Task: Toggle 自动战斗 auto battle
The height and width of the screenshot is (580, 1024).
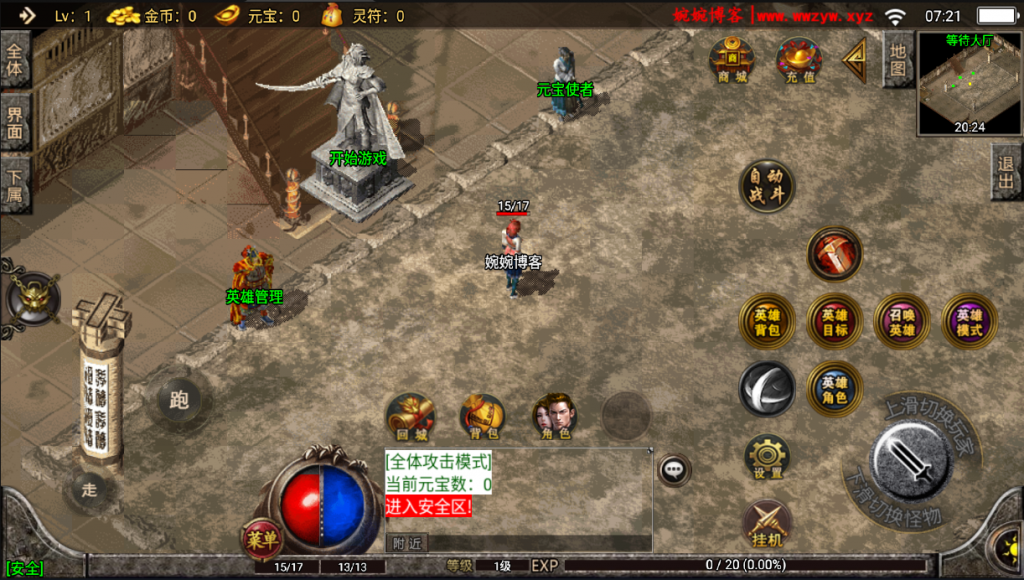Action: [x=767, y=186]
